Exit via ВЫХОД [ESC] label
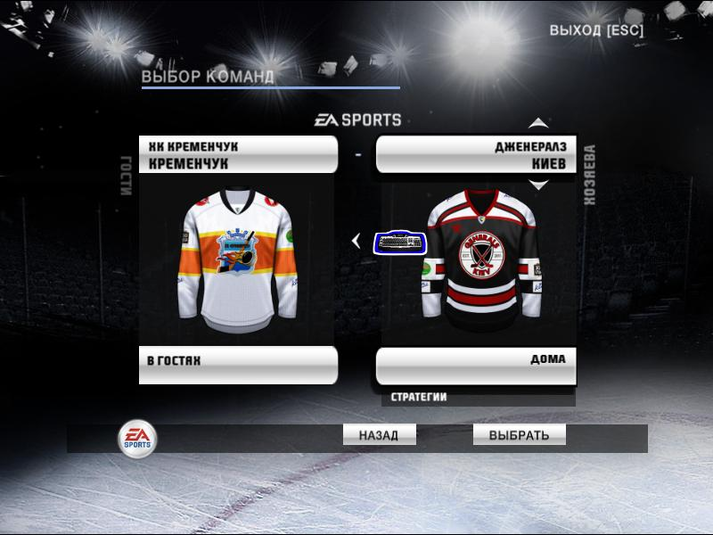 coord(596,30)
